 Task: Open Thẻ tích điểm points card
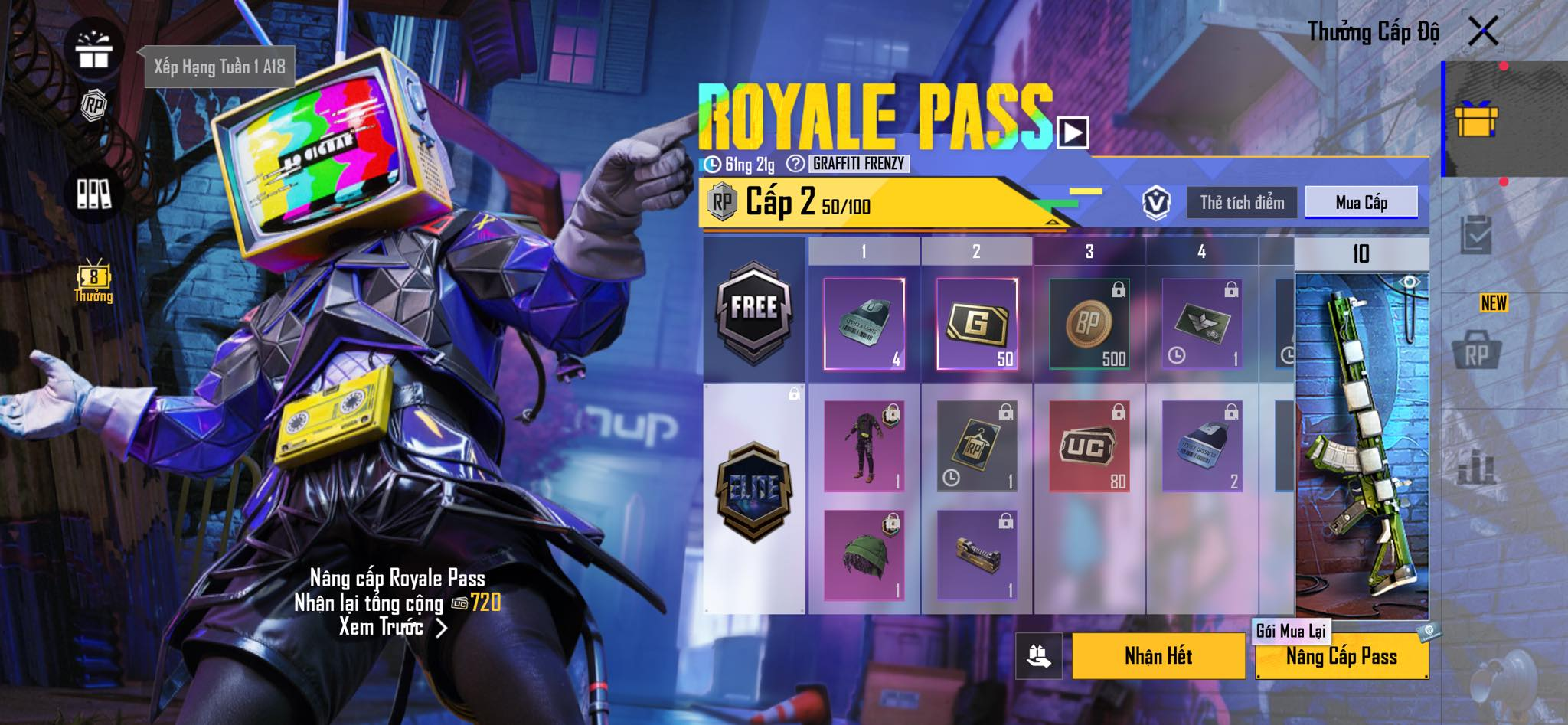point(1242,203)
